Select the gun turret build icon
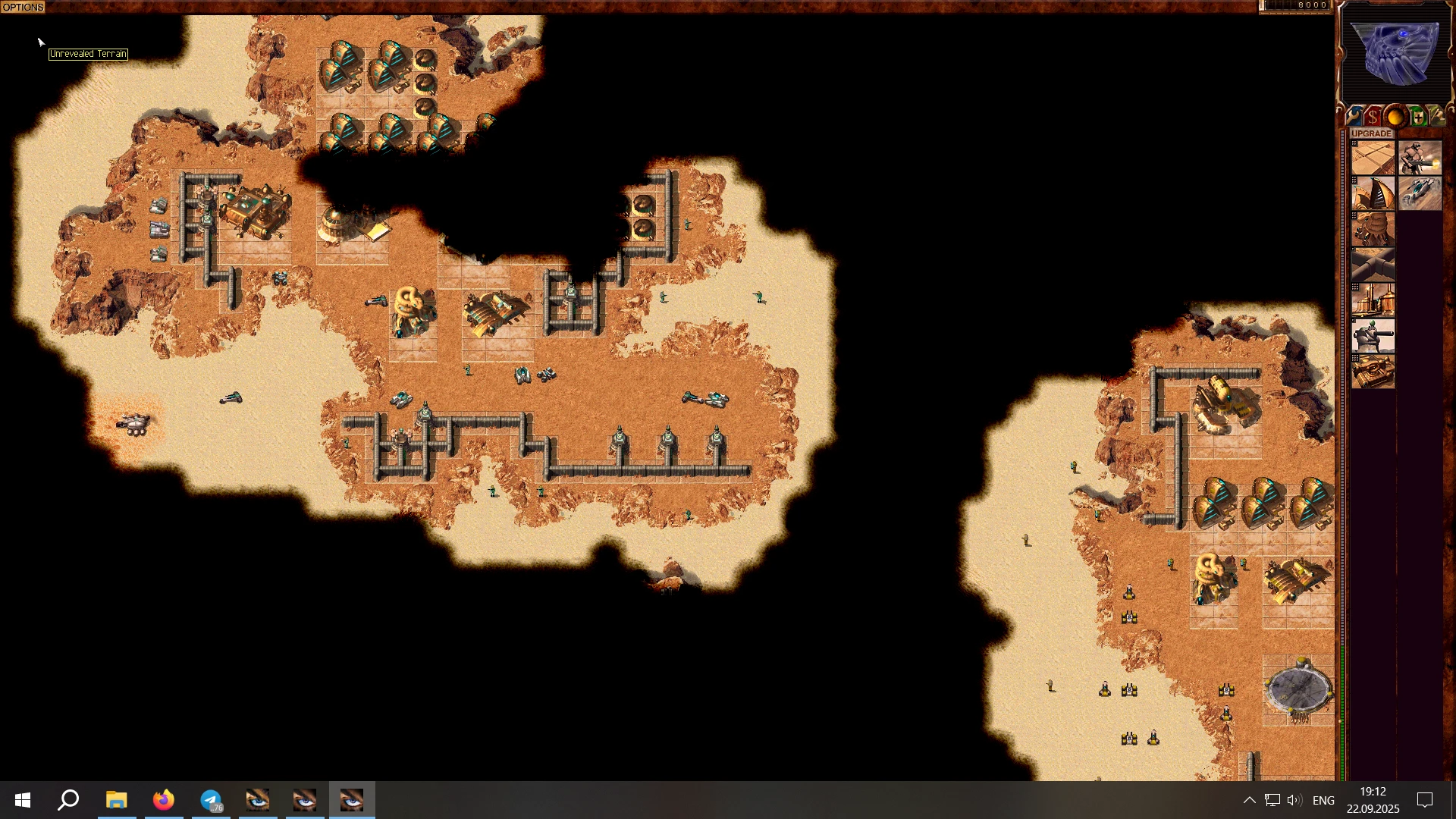The height and width of the screenshot is (819, 1456). pos(1373,336)
